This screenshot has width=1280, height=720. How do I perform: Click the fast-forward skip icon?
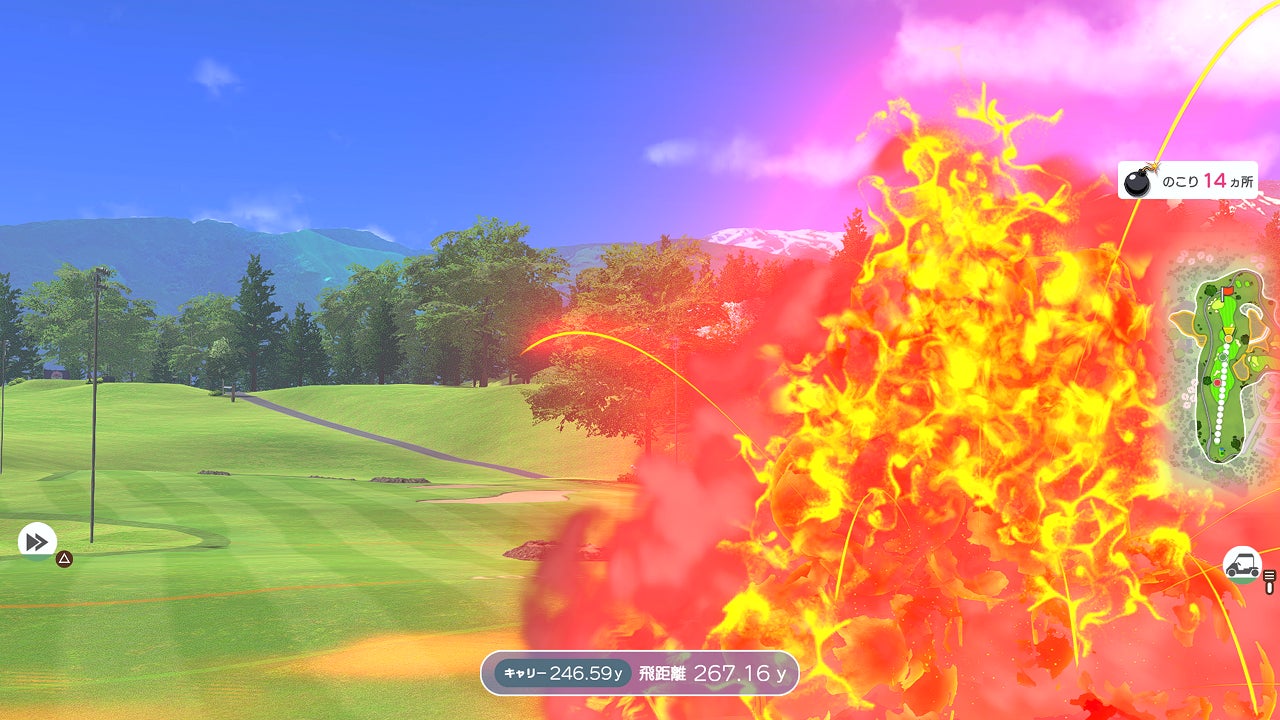click(x=37, y=542)
